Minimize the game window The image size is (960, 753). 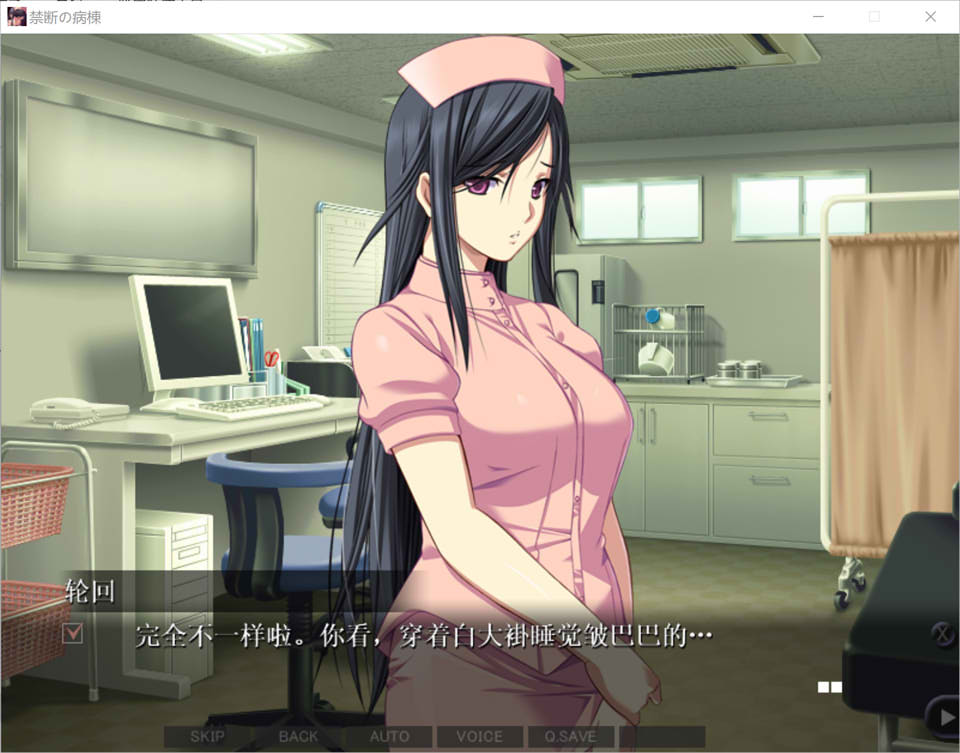click(819, 17)
